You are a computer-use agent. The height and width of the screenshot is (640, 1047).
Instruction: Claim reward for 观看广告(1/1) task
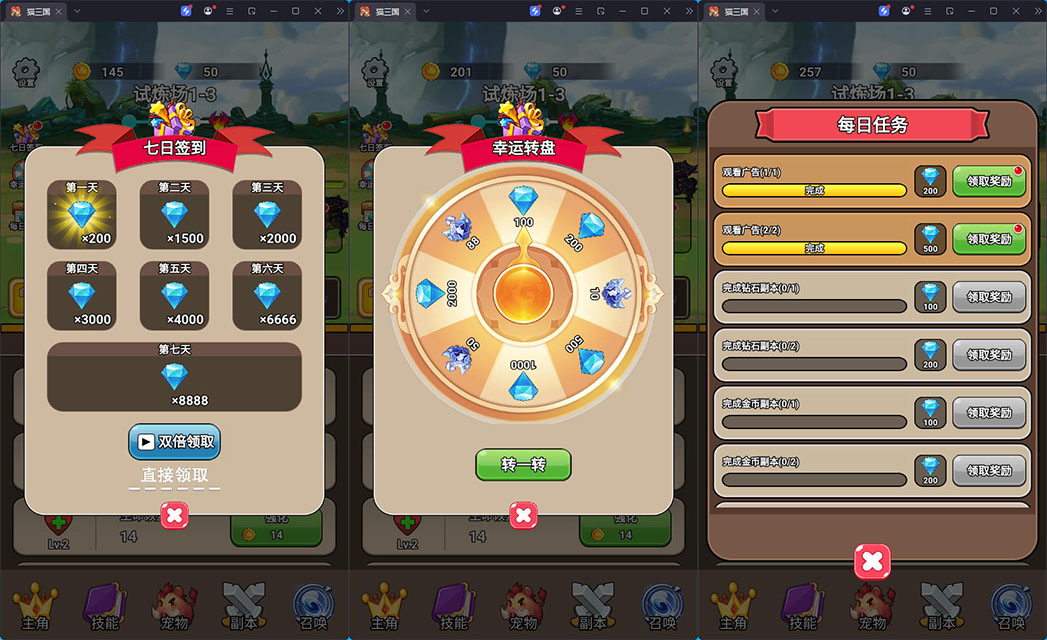(x=989, y=181)
